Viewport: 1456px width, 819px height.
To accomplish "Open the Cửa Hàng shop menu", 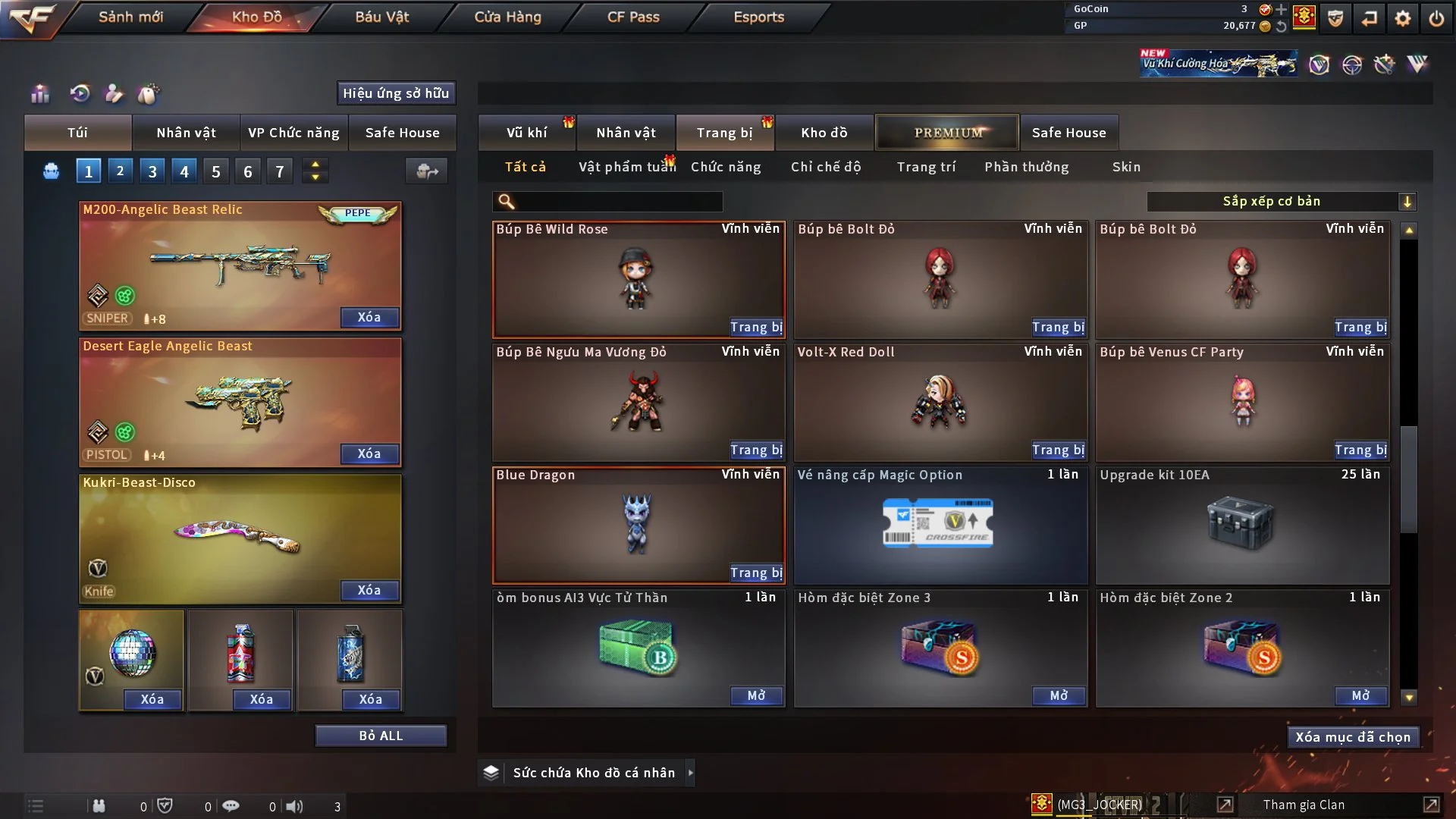I will coord(507,17).
